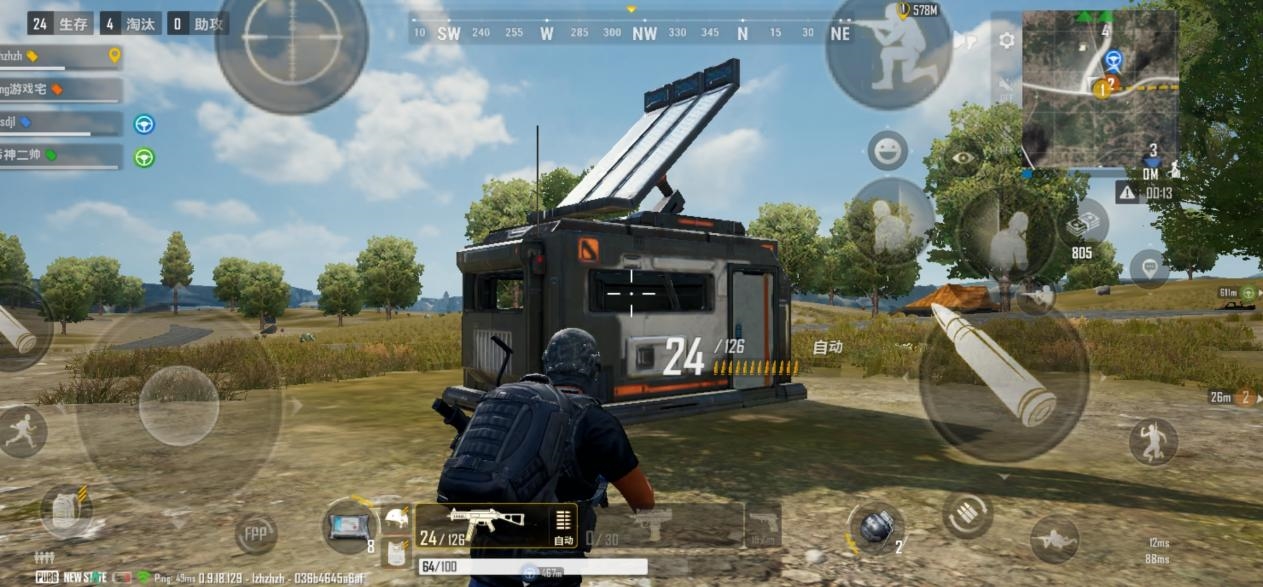Use the first aid kit item
Screen dimensions: 1263x587
350,525
